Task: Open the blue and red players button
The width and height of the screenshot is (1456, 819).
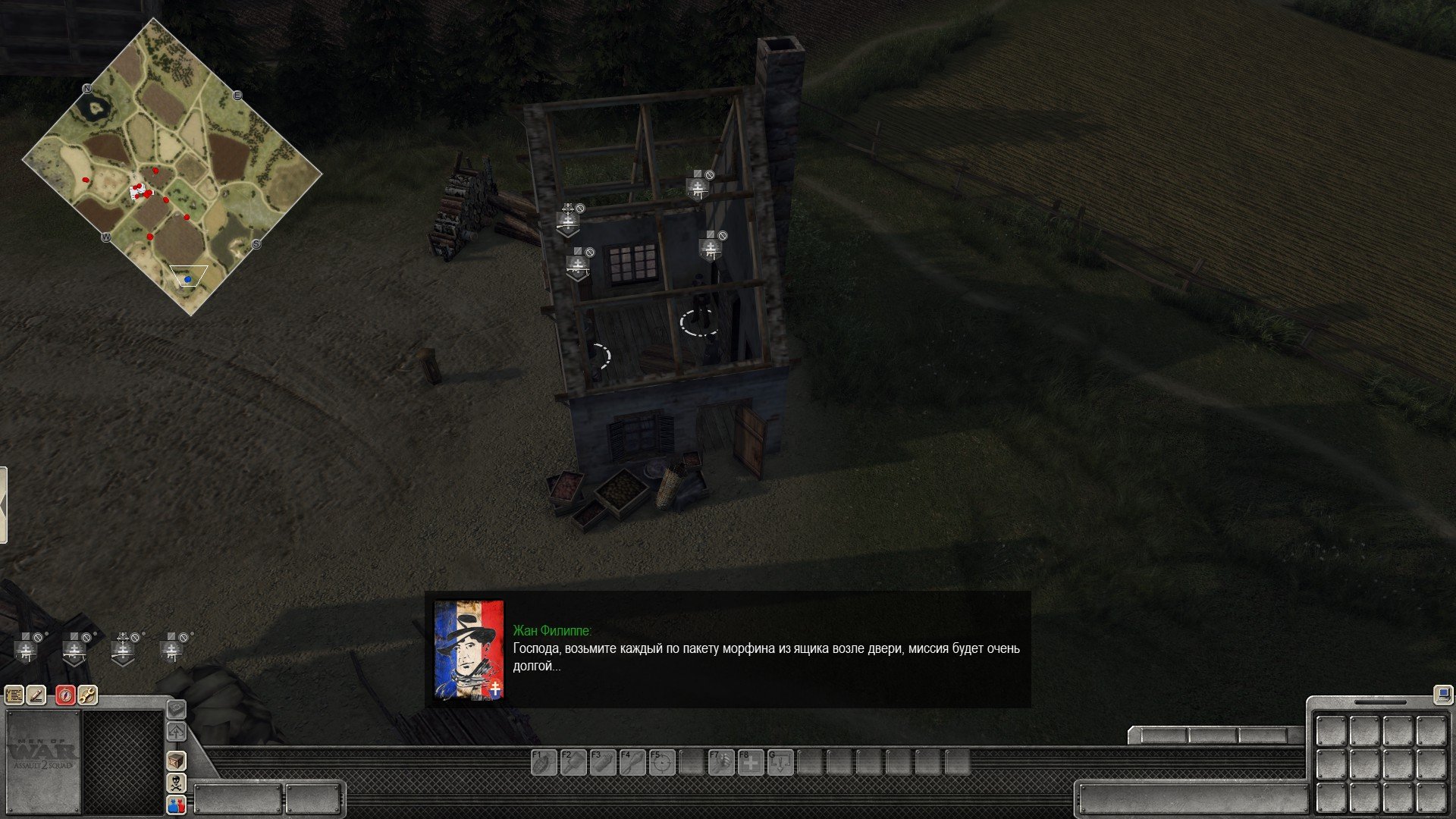Action: (177, 805)
